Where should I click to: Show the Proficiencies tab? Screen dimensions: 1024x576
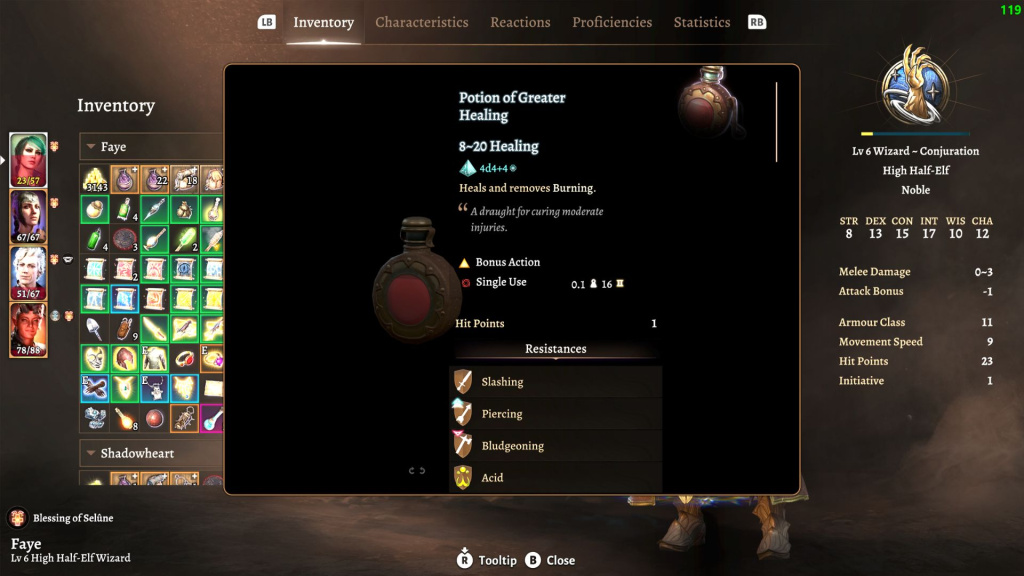coord(612,22)
